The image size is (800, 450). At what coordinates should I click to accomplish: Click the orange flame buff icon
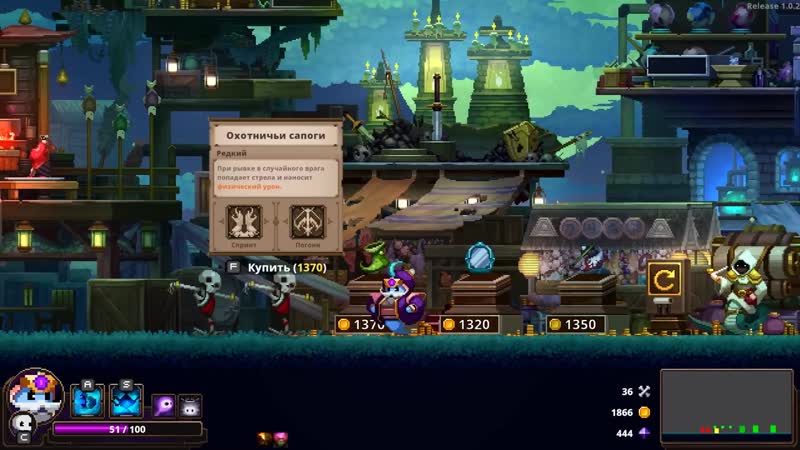[x=264, y=438]
